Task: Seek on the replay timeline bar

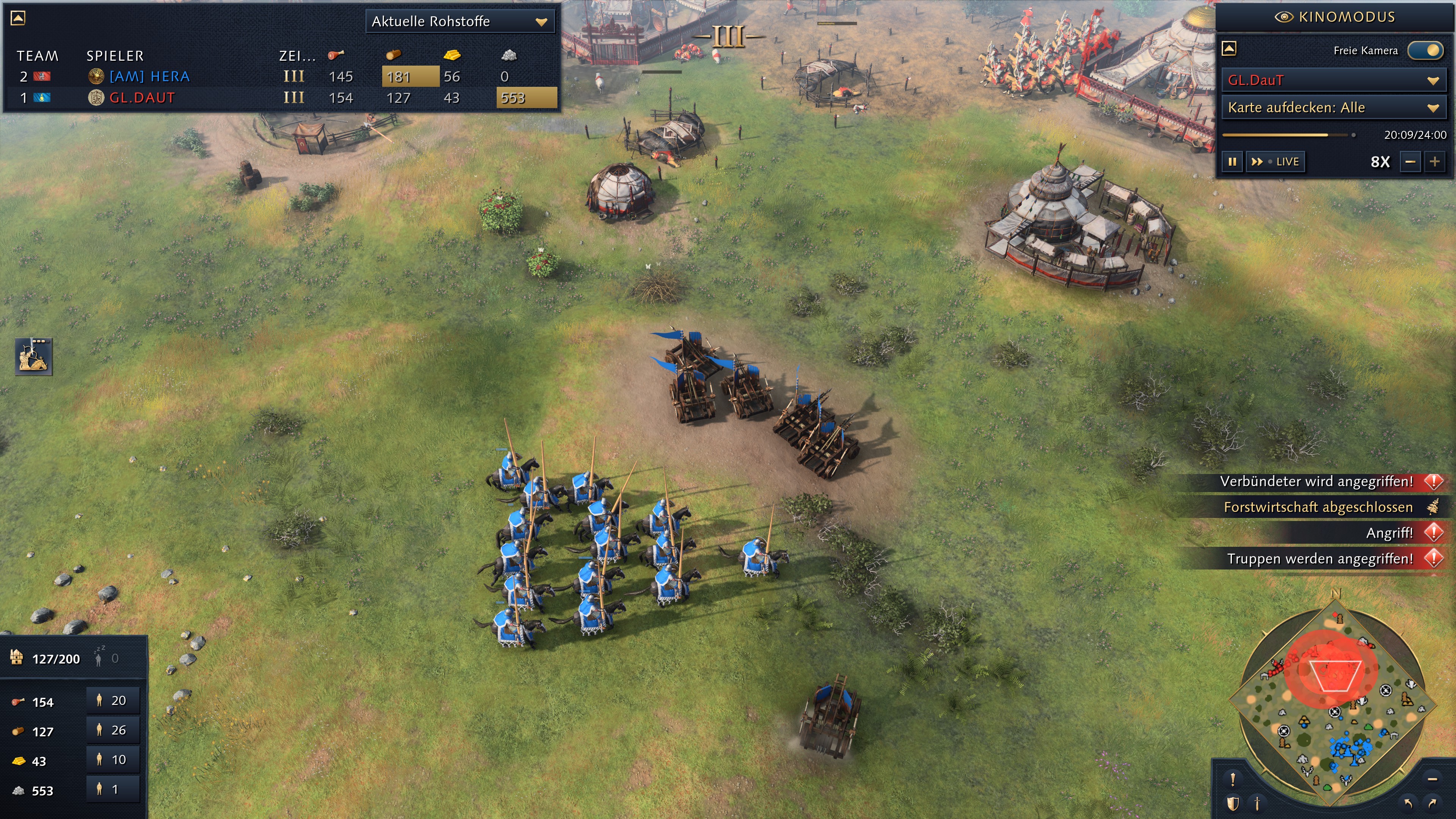Action: 1289,135
